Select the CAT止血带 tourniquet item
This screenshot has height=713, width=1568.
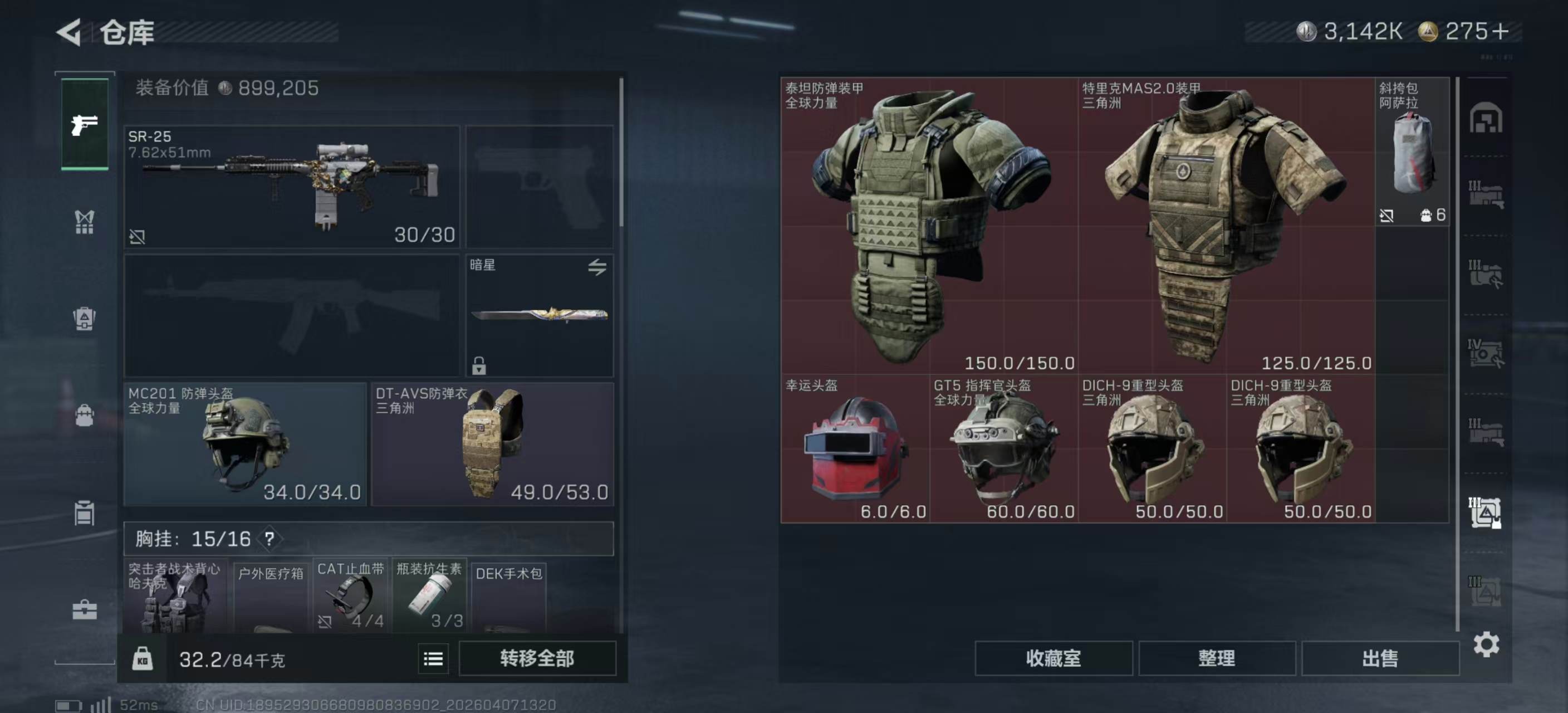(x=351, y=595)
